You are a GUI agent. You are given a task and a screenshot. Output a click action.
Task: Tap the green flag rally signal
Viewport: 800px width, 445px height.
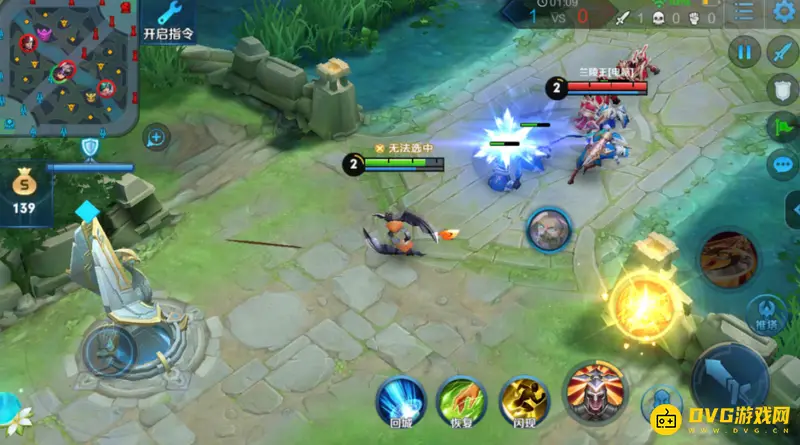[x=782, y=128]
